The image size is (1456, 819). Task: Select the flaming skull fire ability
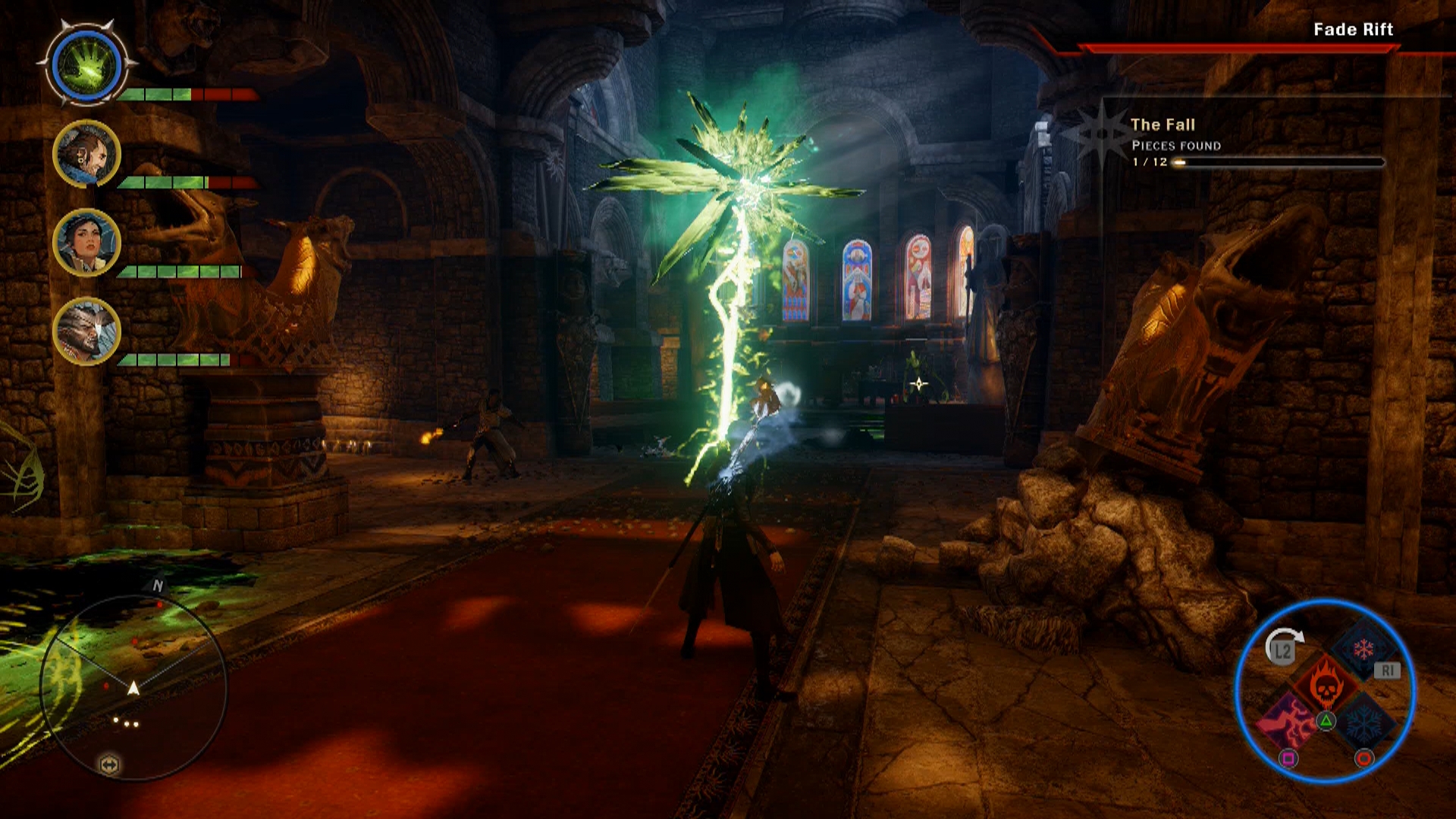(x=1326, y=685)
